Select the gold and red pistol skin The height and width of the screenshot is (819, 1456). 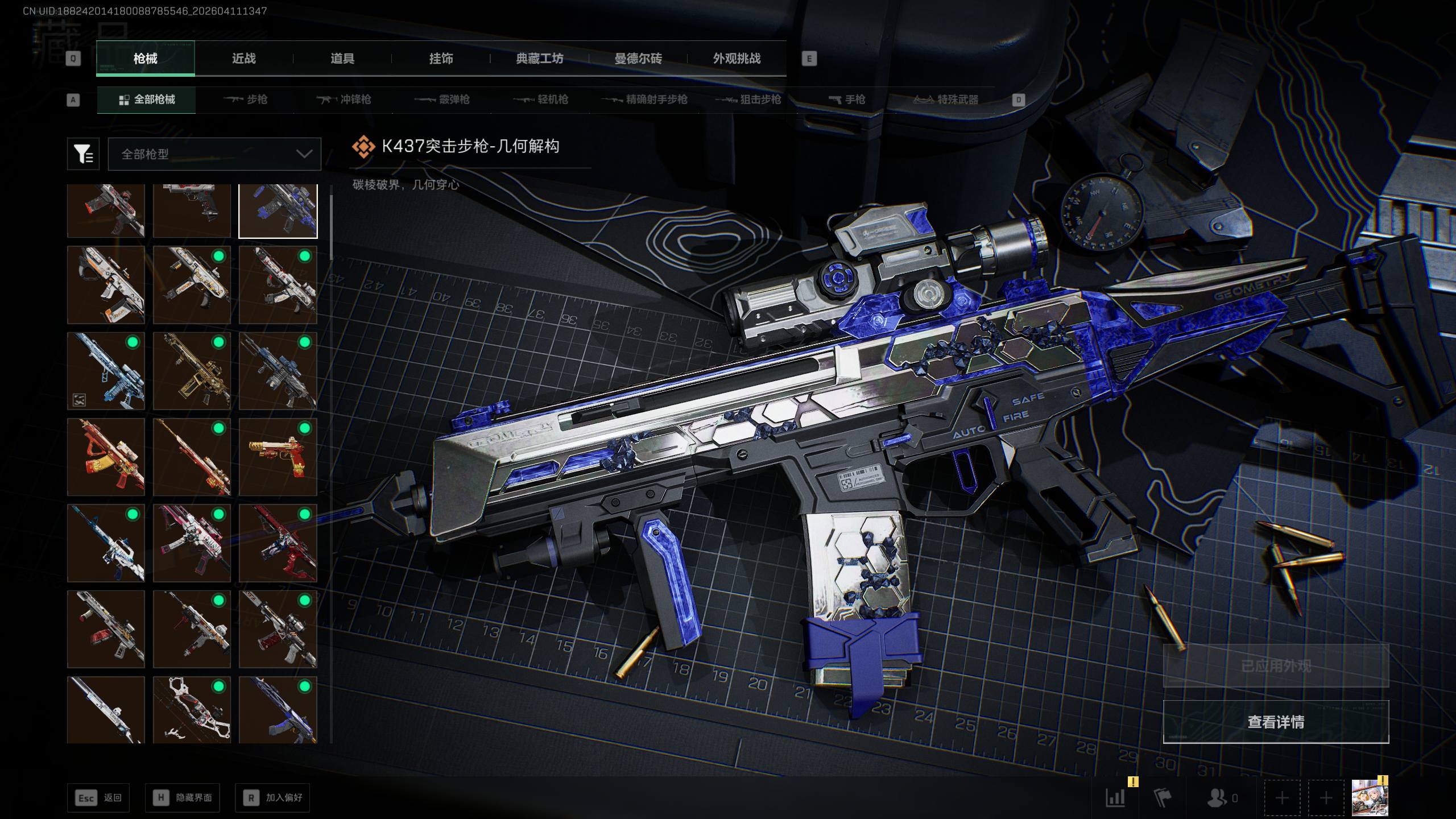[x=278, y=457]
